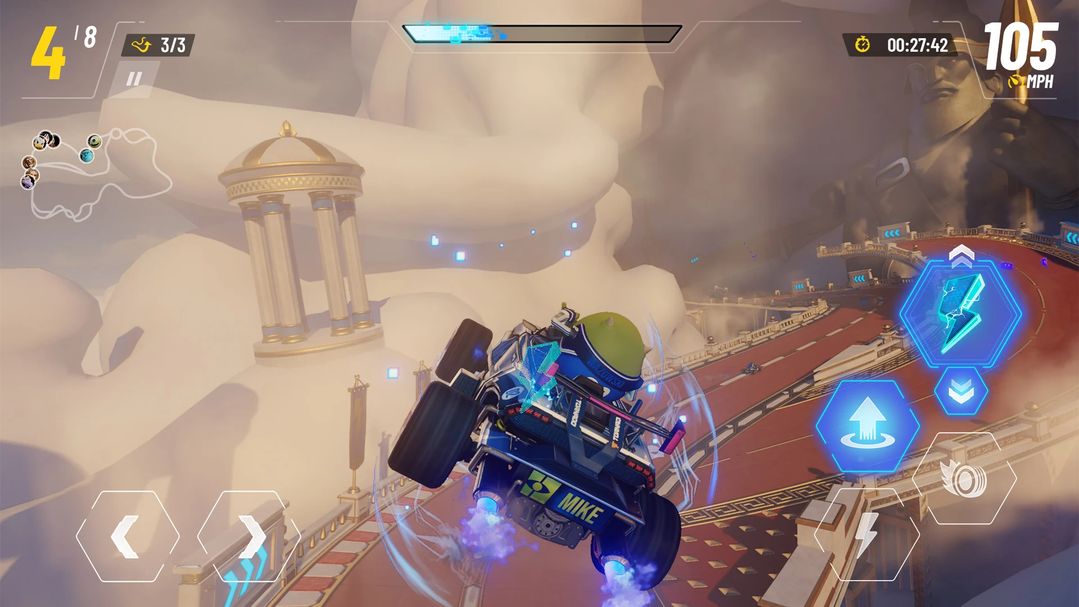The height and width of the screenshot is (607, 1079).
Task: Tap the flaming tire drift button
Action: (x=964, y=479)
